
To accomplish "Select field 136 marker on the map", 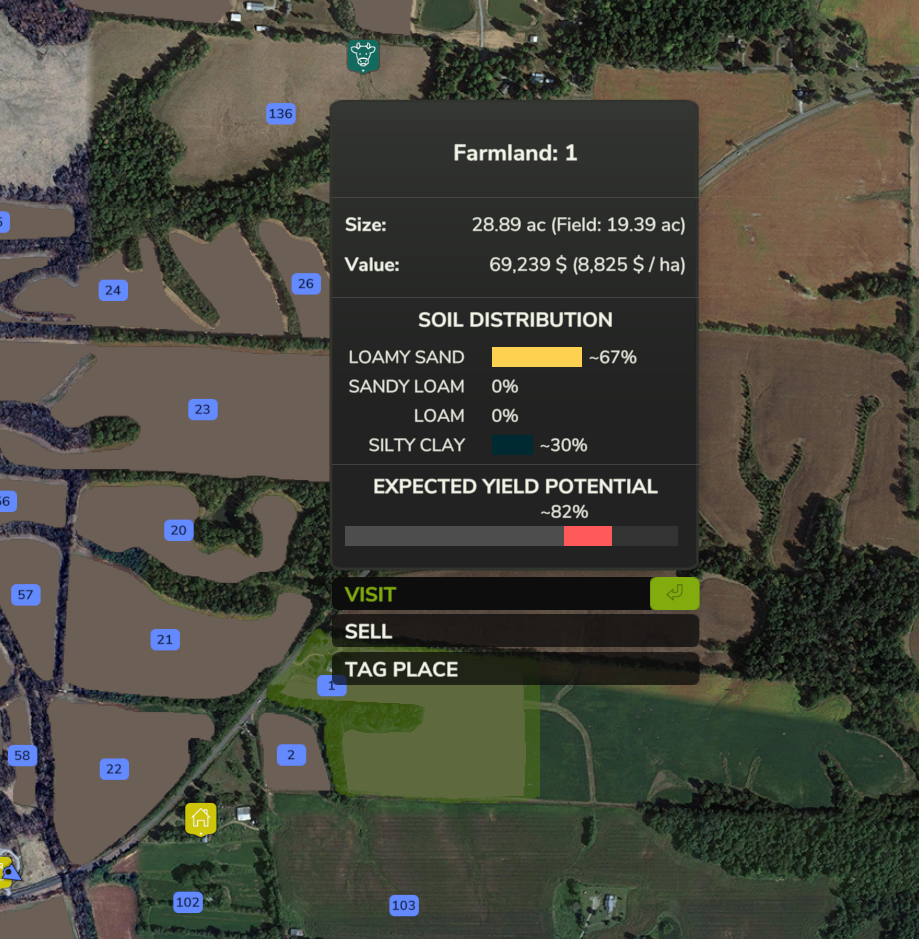I will (281, 114).
